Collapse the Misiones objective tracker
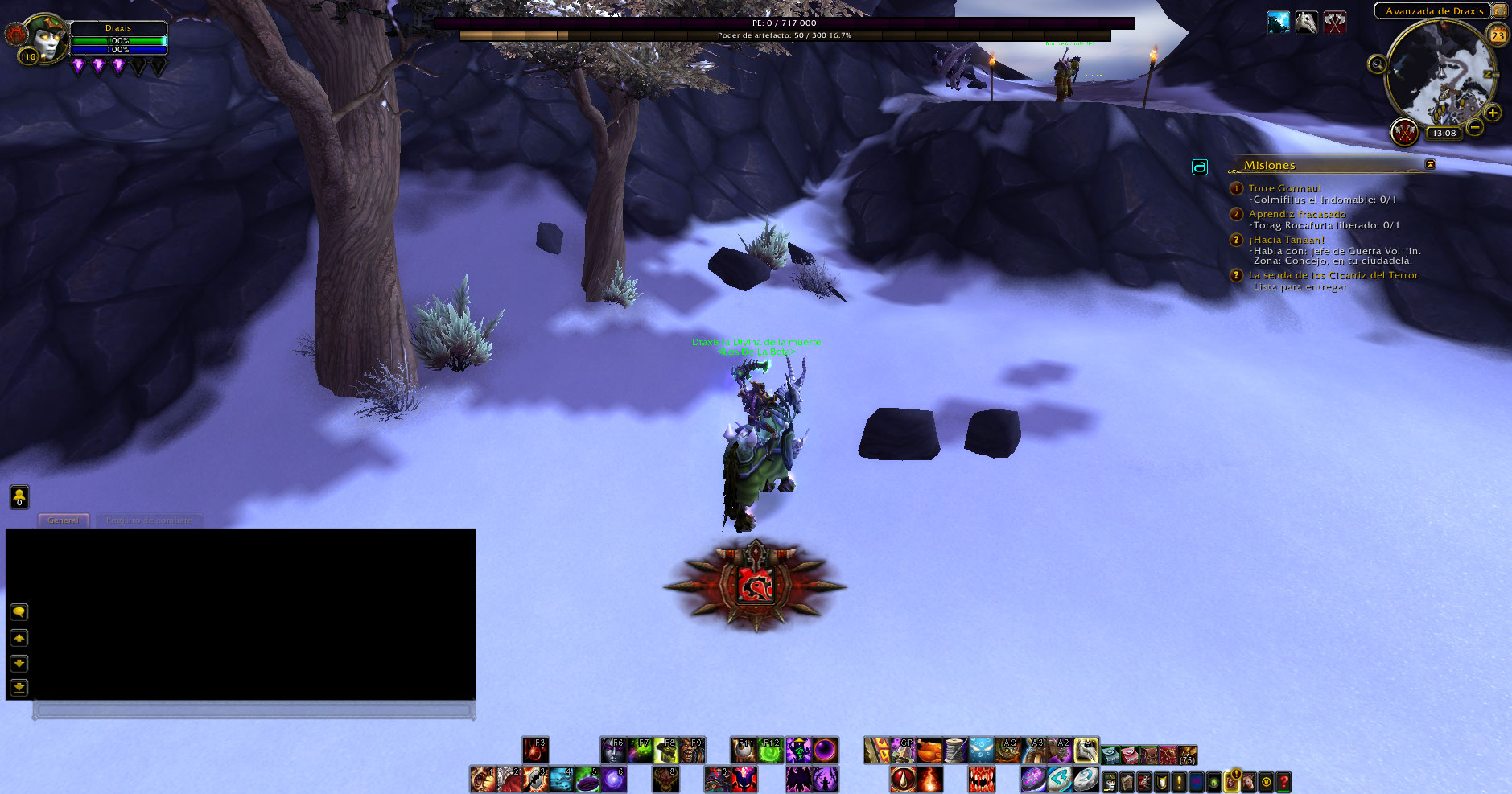The height and width of the screenshot is (794, 1512). 1430,164
